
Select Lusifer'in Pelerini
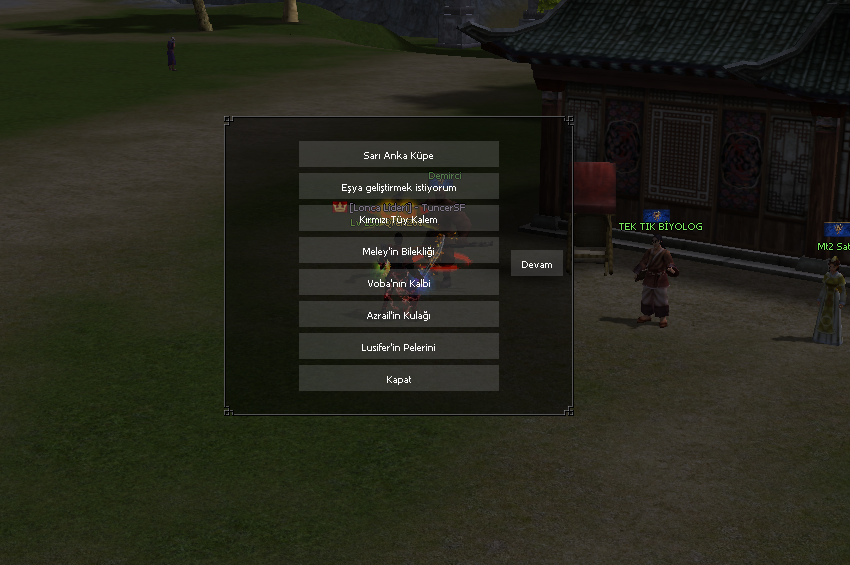[398, 347]
